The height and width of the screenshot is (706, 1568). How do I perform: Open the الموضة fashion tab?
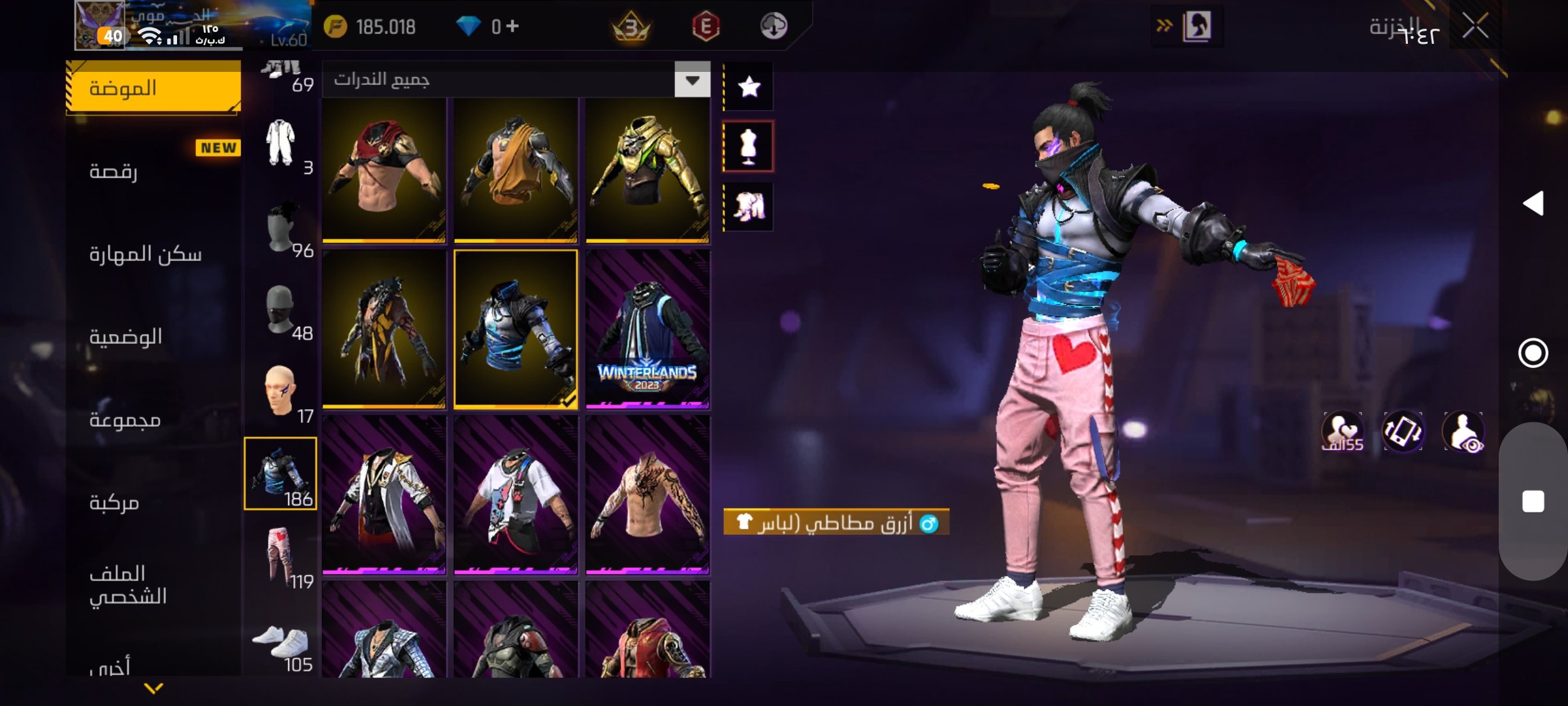pos(154,88)
